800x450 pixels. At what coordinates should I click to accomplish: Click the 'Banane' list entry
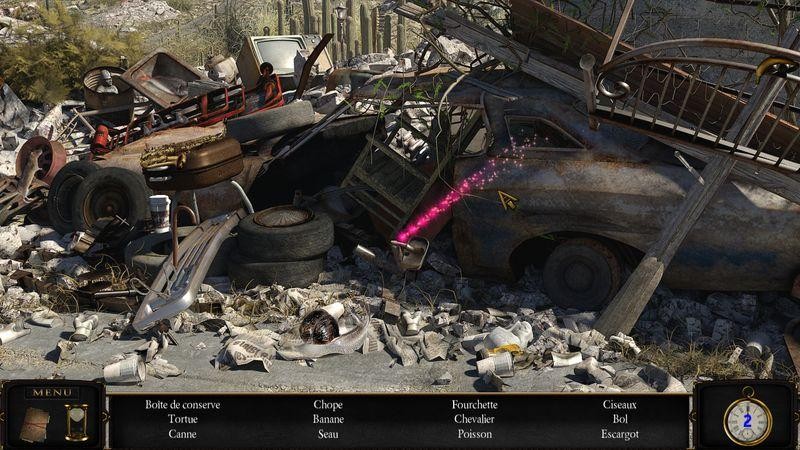328,420
